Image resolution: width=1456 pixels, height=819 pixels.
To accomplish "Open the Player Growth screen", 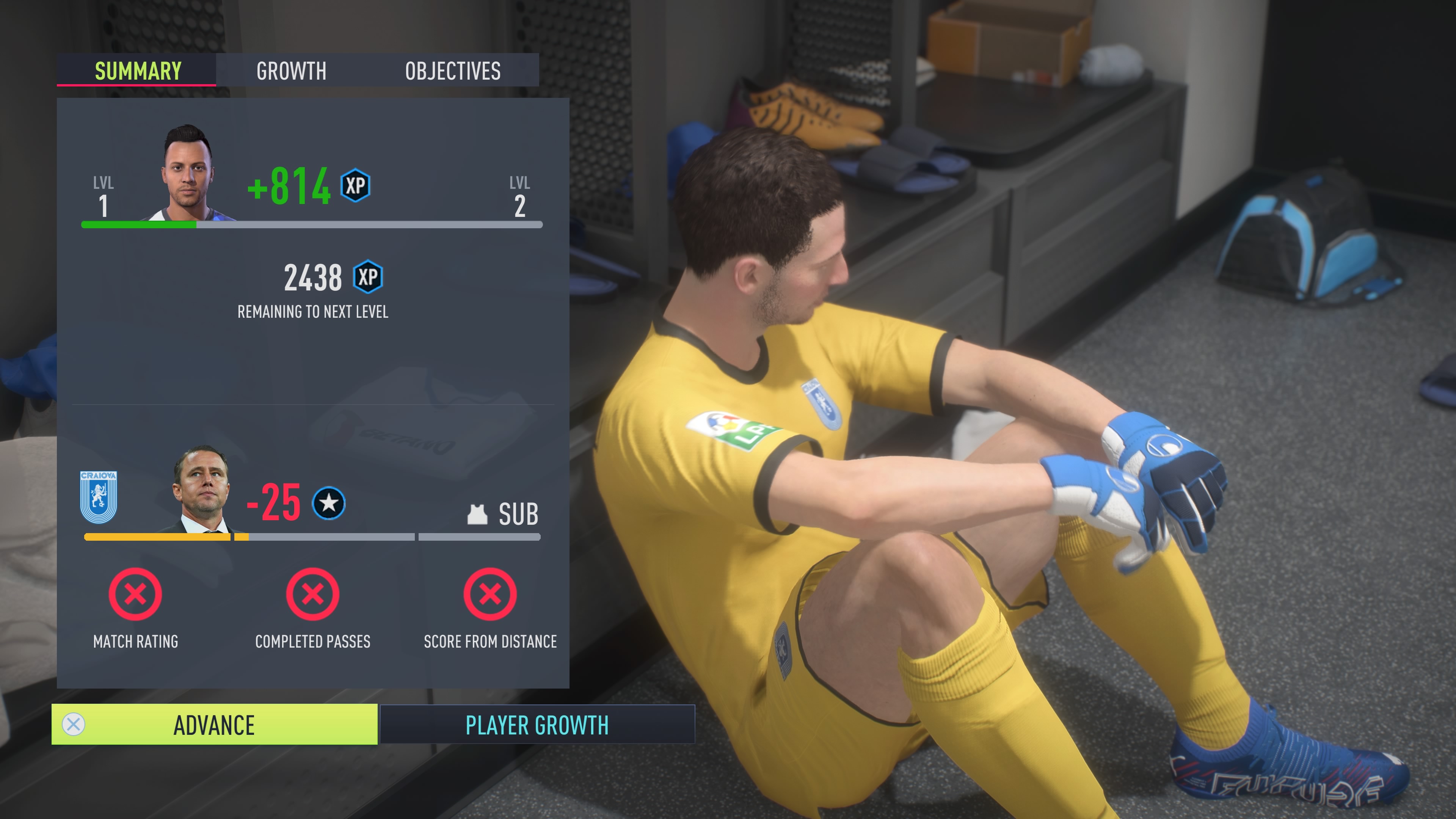I will click(x=537, y=725).
